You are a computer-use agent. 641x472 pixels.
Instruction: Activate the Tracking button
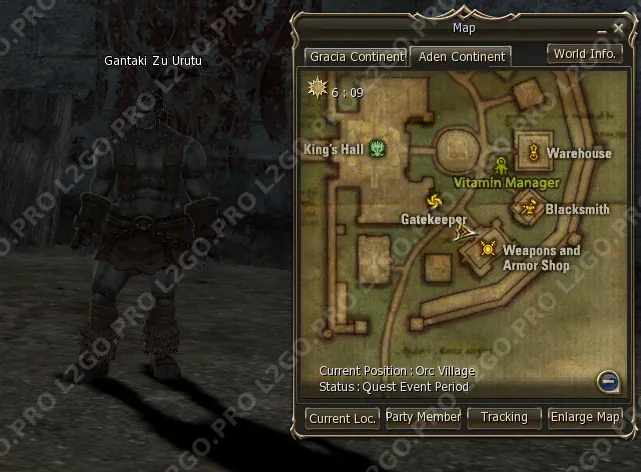[504, 417]
